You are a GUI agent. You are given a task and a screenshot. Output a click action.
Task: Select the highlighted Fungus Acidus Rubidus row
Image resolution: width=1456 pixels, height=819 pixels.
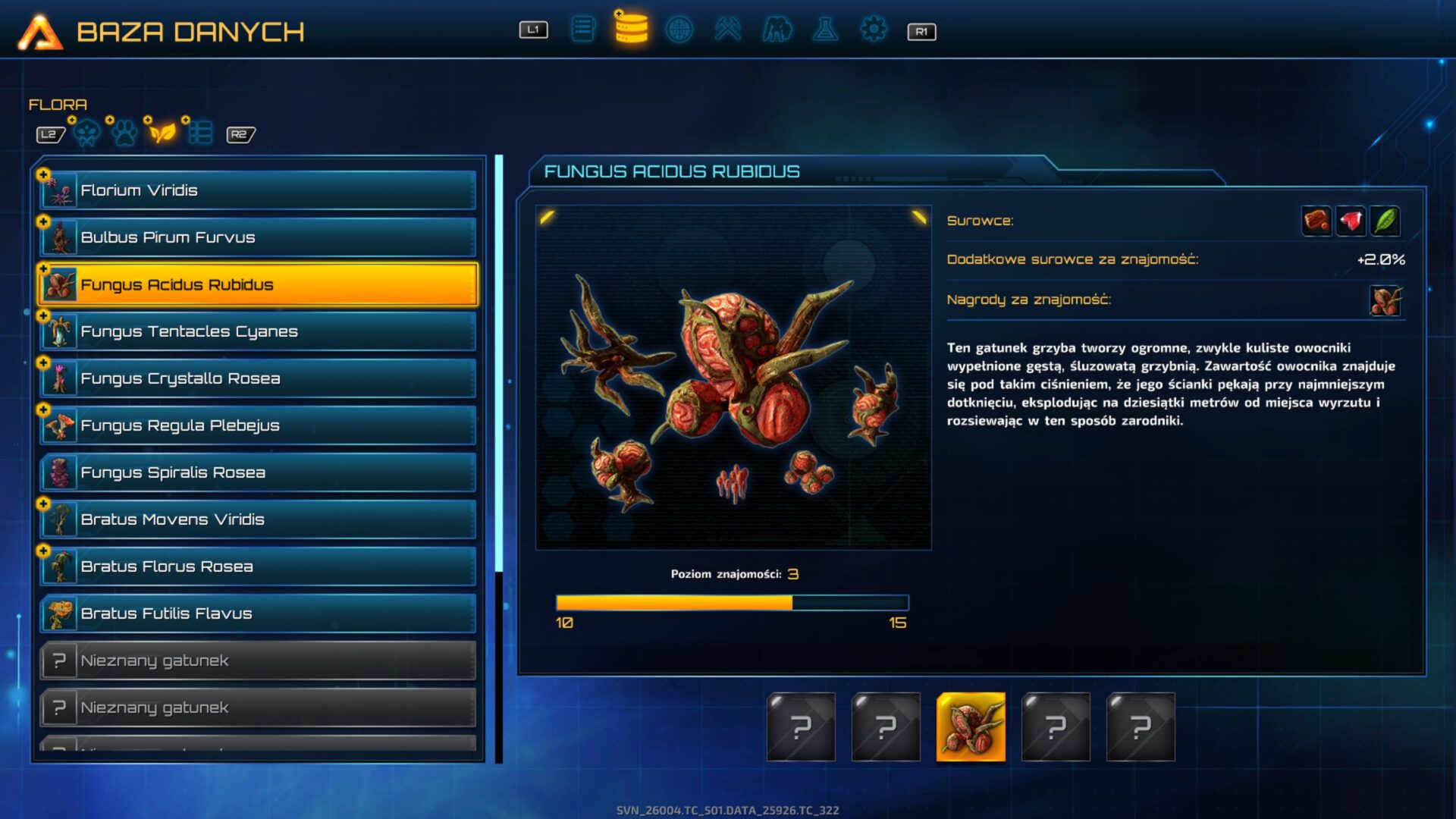tap(258, 284)
